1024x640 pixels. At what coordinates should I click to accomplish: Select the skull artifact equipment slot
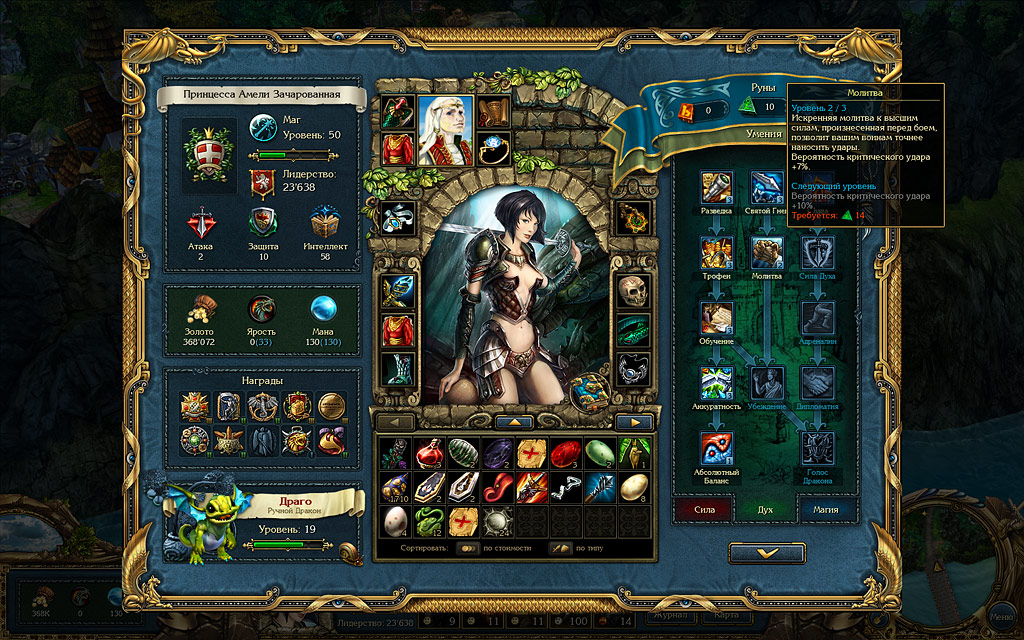[632, 292]
